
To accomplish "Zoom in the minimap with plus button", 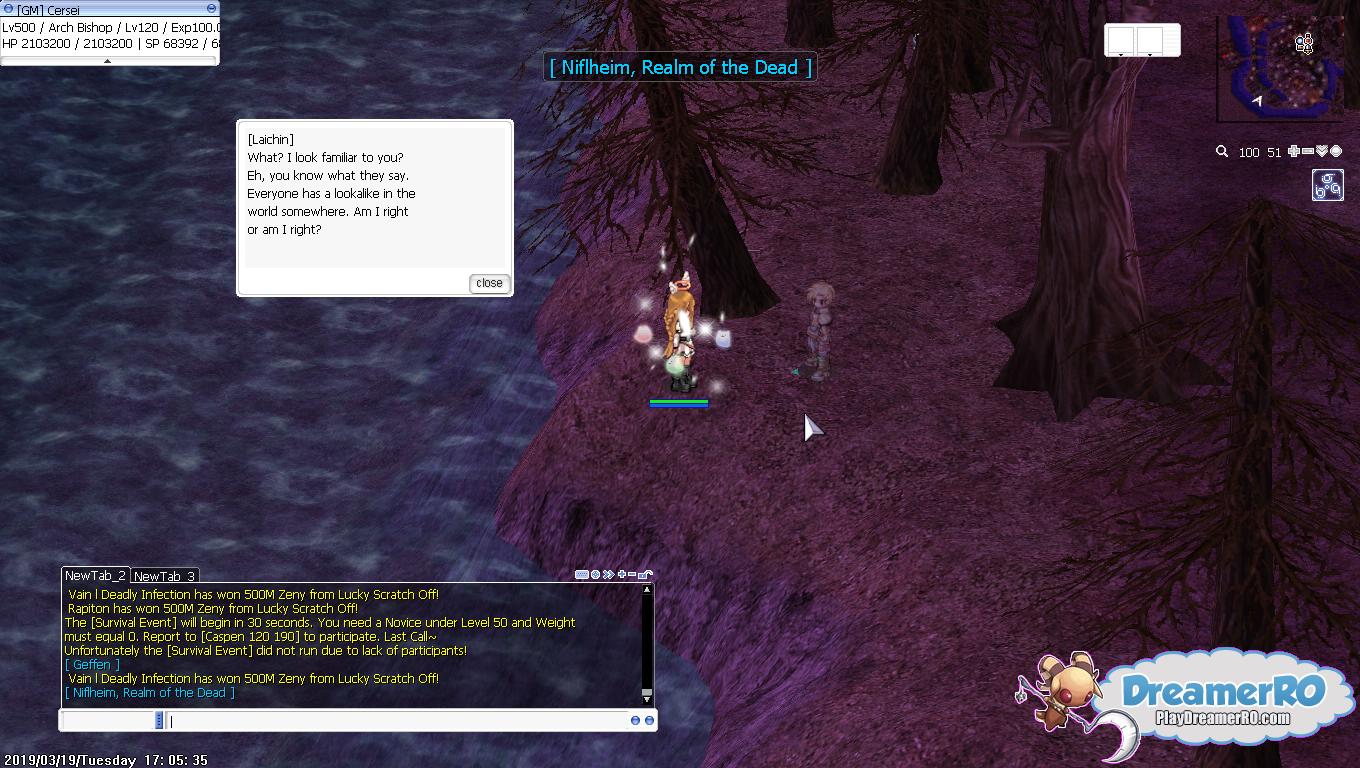I will click(x=1294, y=151).
